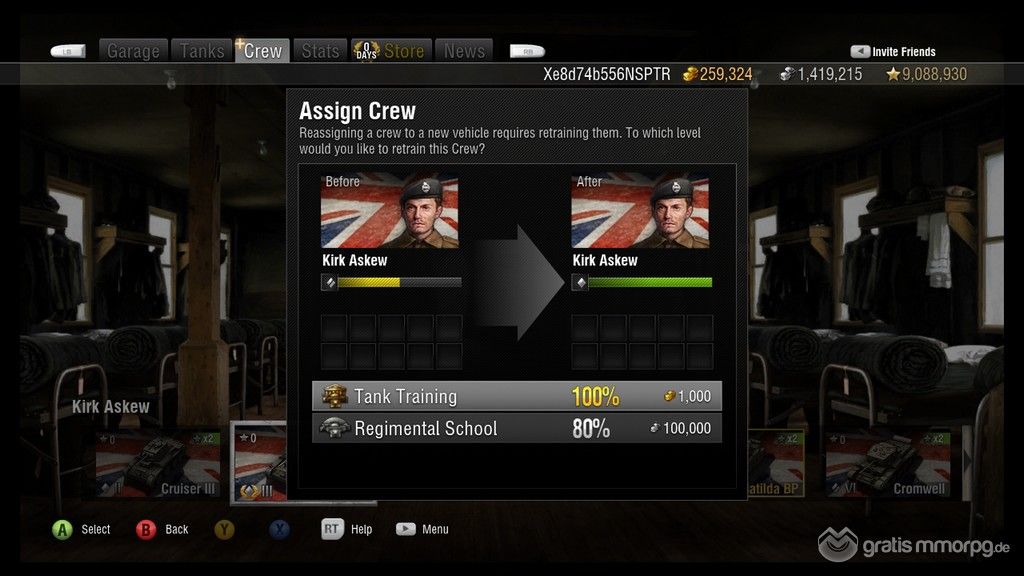Select the Cruiser III tank thumbnail

tap(158, 465)
